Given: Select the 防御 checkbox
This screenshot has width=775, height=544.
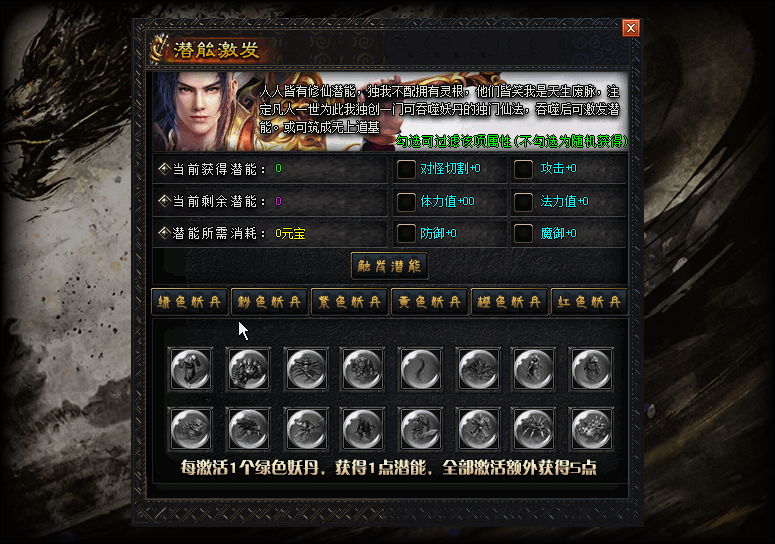Looking at the screenshot, I should pos(406,234).
